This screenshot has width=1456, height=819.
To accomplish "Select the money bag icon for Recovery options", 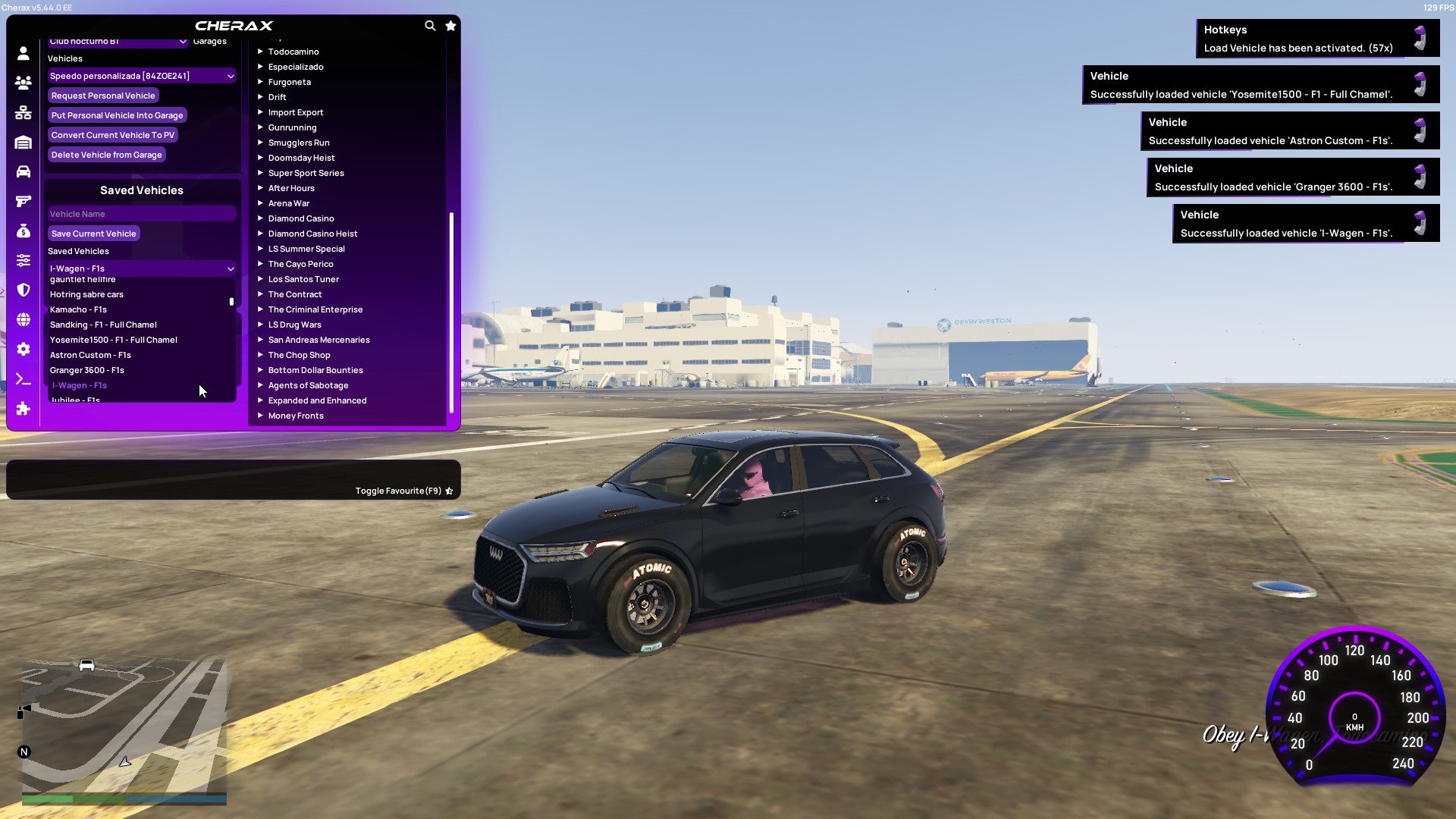I will (x=23, y=231).
